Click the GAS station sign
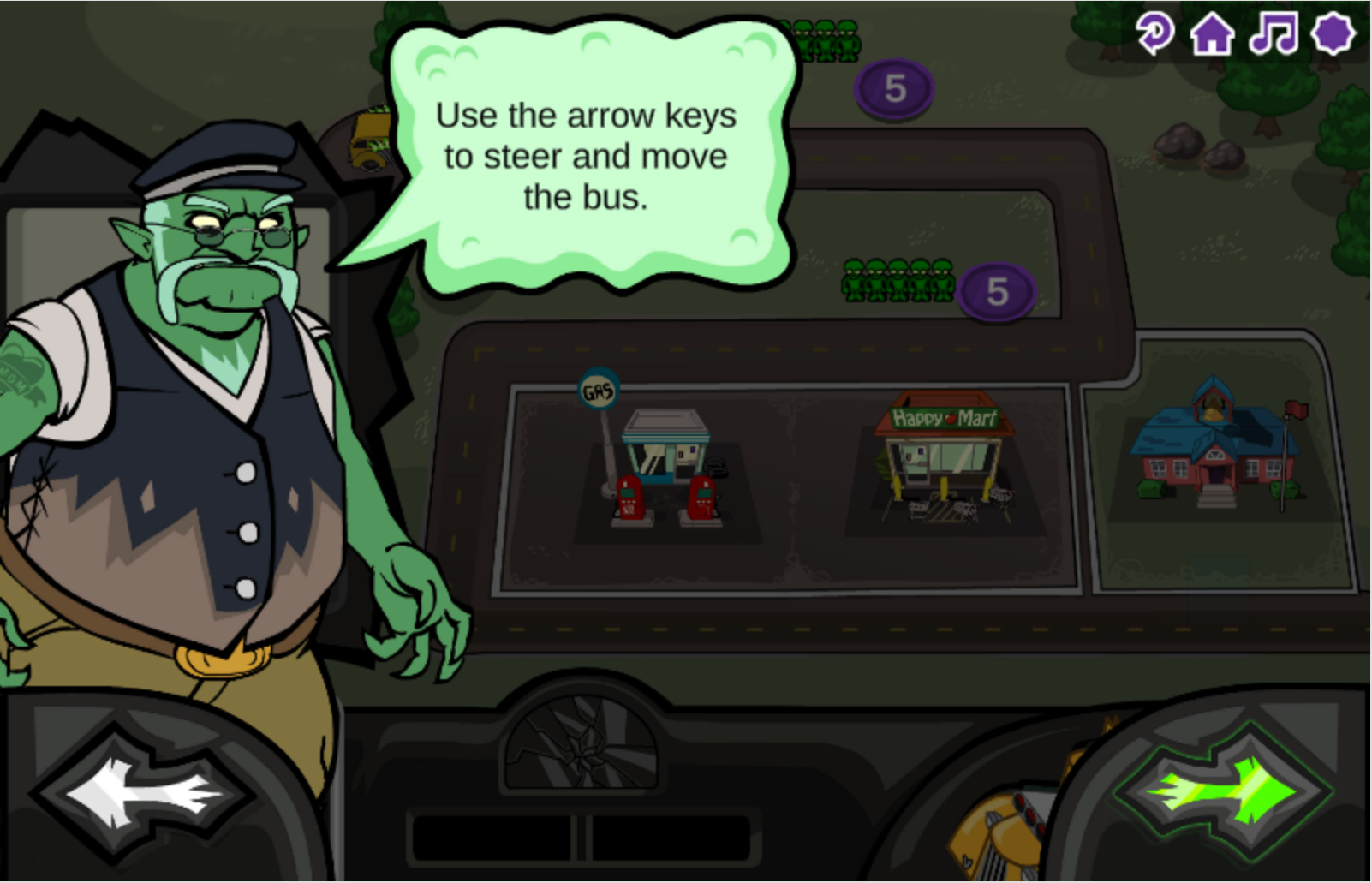Screen dimensions: 1372x883 tap(598, 390)
